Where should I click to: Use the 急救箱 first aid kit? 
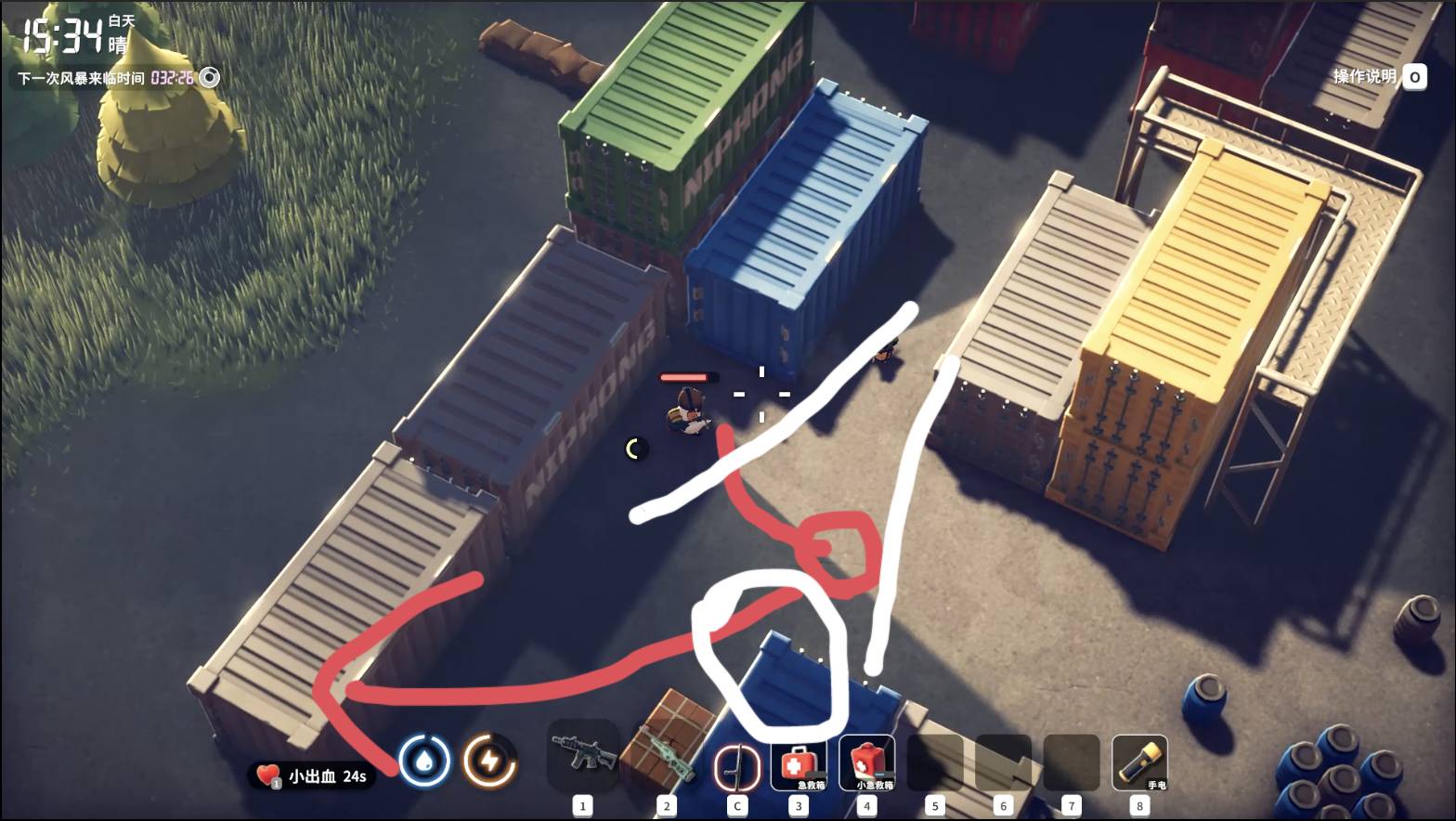pos(799,763)
